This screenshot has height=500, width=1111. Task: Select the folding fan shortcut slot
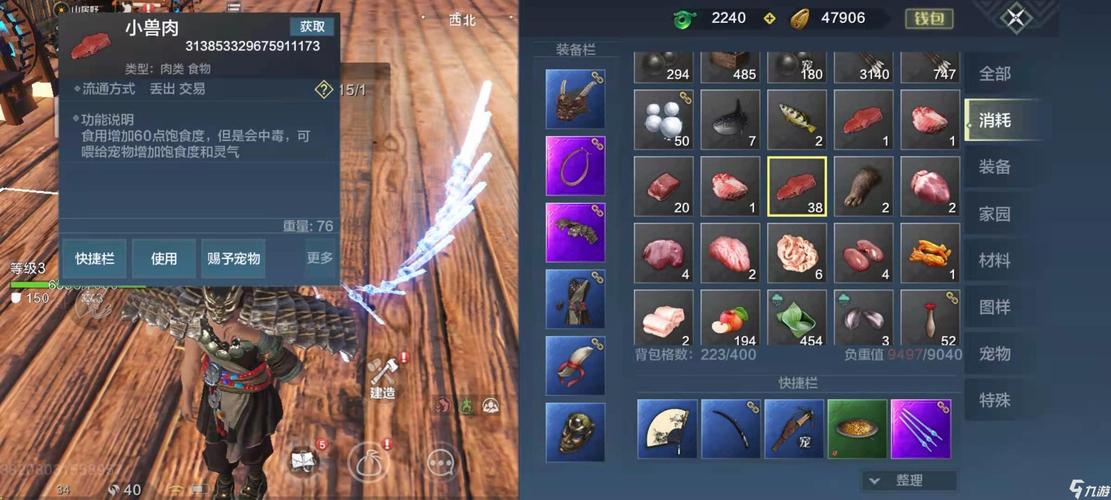pyautogui.click(x=667, y=429)
